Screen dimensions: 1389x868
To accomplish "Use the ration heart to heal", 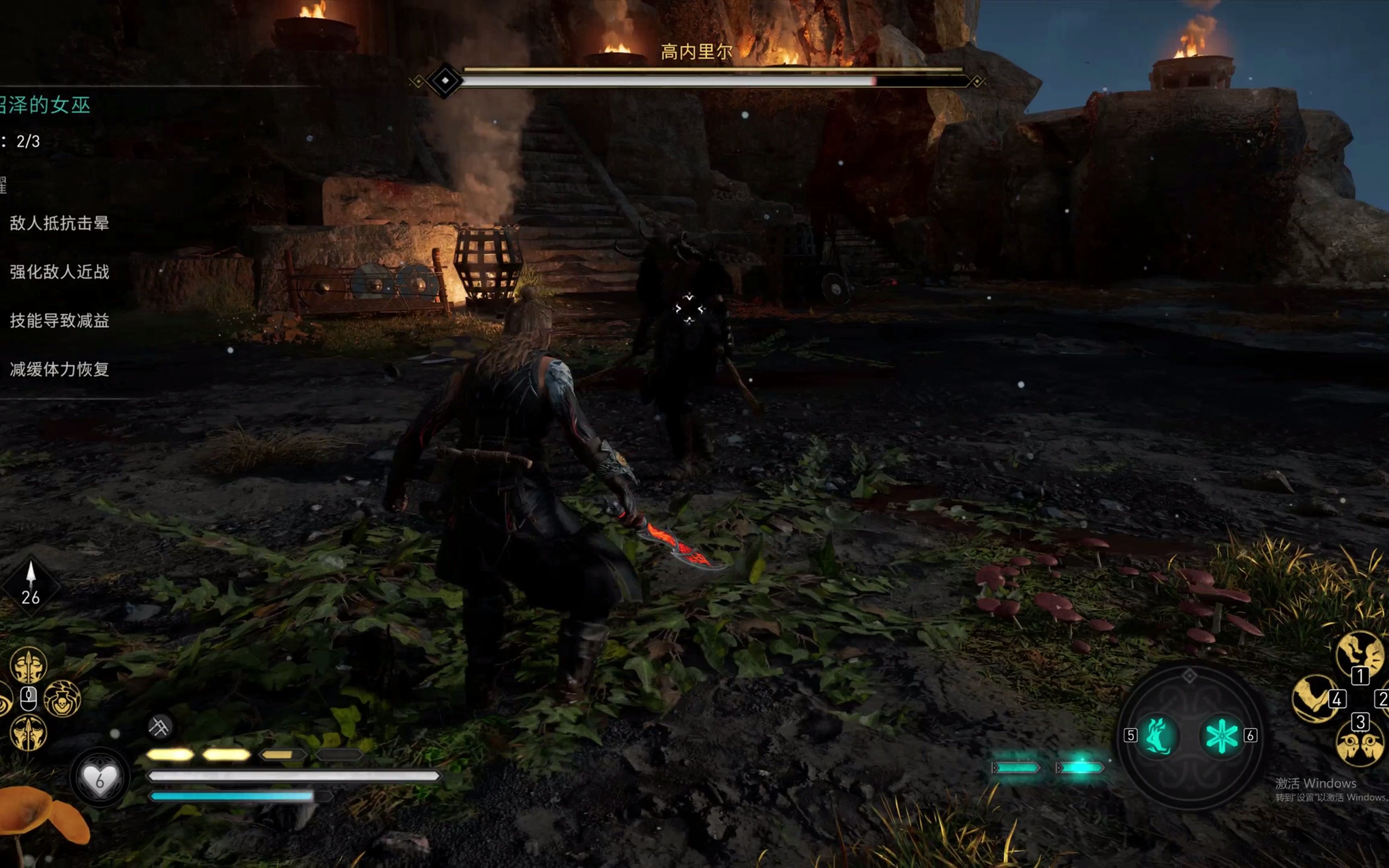I will 99,779.
